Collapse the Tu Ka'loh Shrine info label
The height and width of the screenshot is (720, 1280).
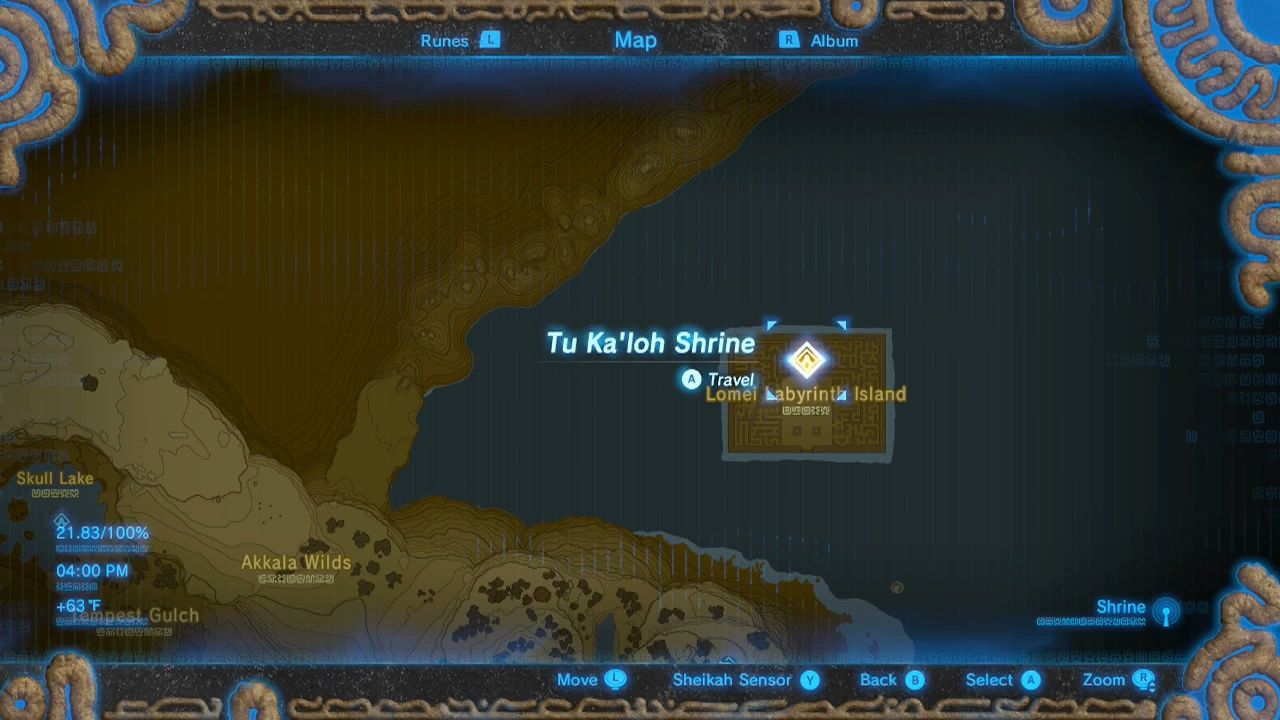(651, 343)
